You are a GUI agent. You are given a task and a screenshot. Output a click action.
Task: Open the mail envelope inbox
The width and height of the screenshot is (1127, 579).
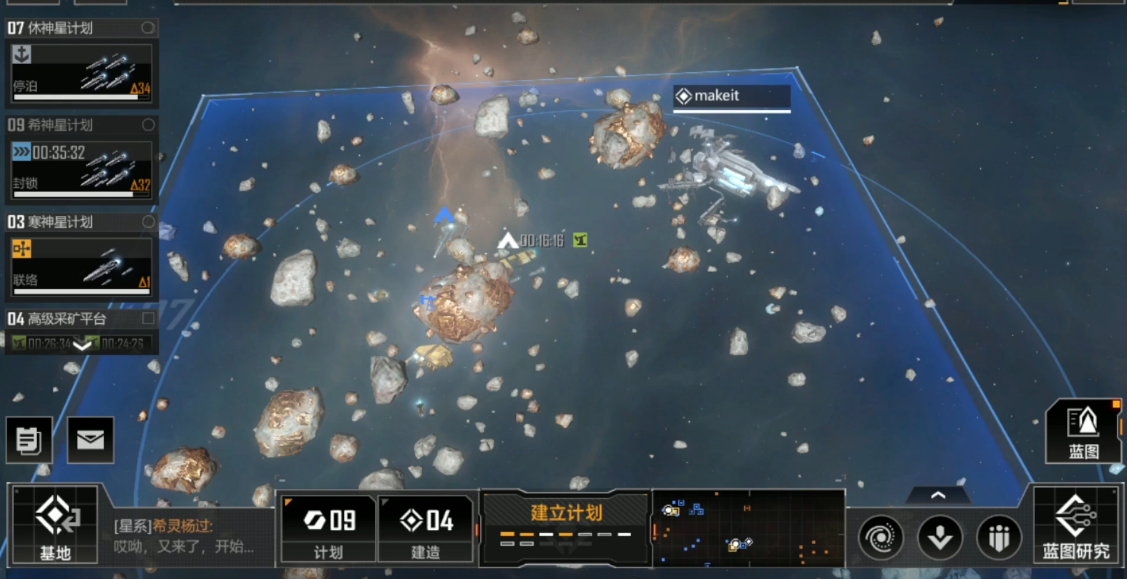90,440
